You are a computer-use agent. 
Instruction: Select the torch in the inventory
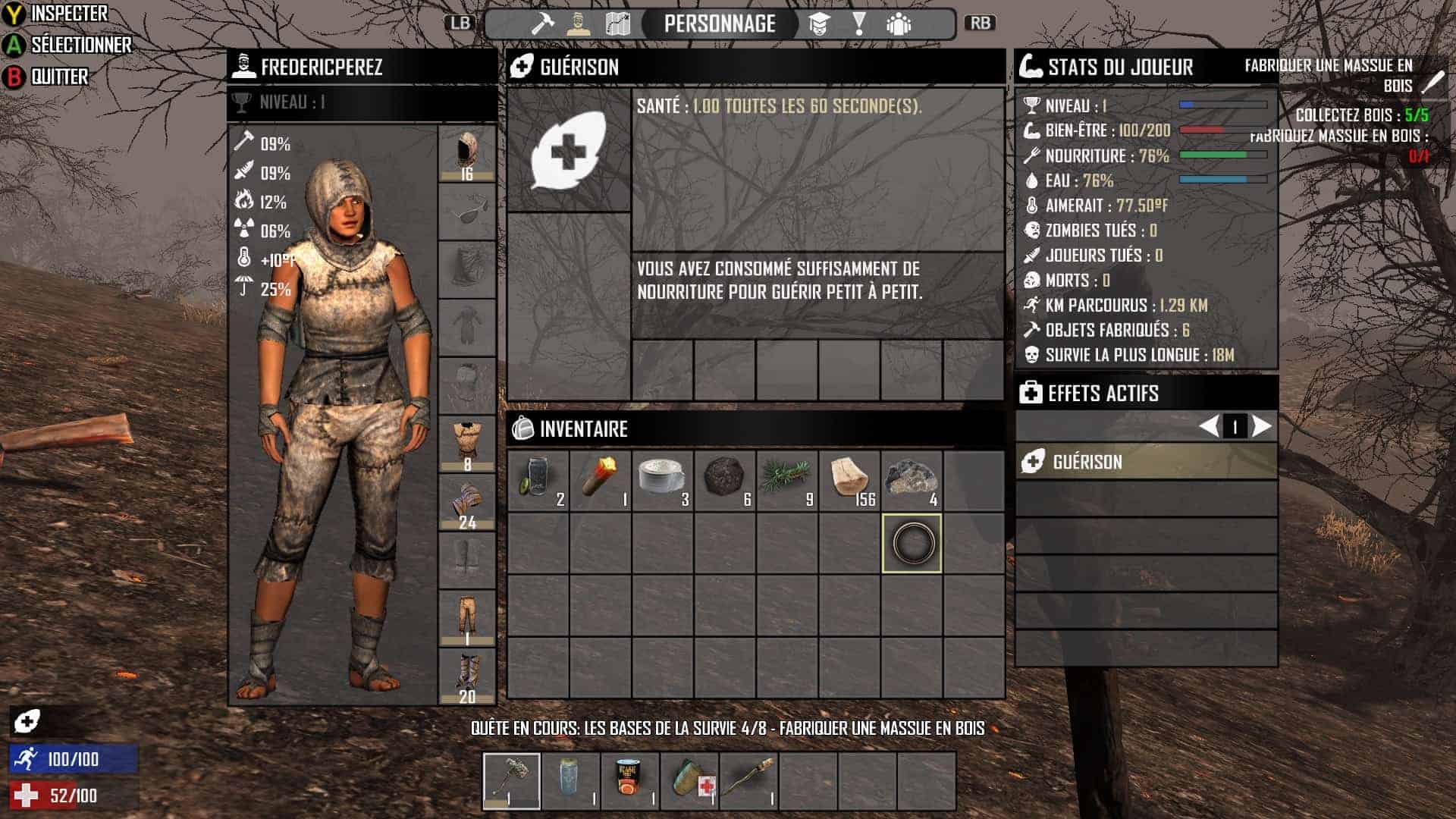pyautogui.click(x=600, y=480)
